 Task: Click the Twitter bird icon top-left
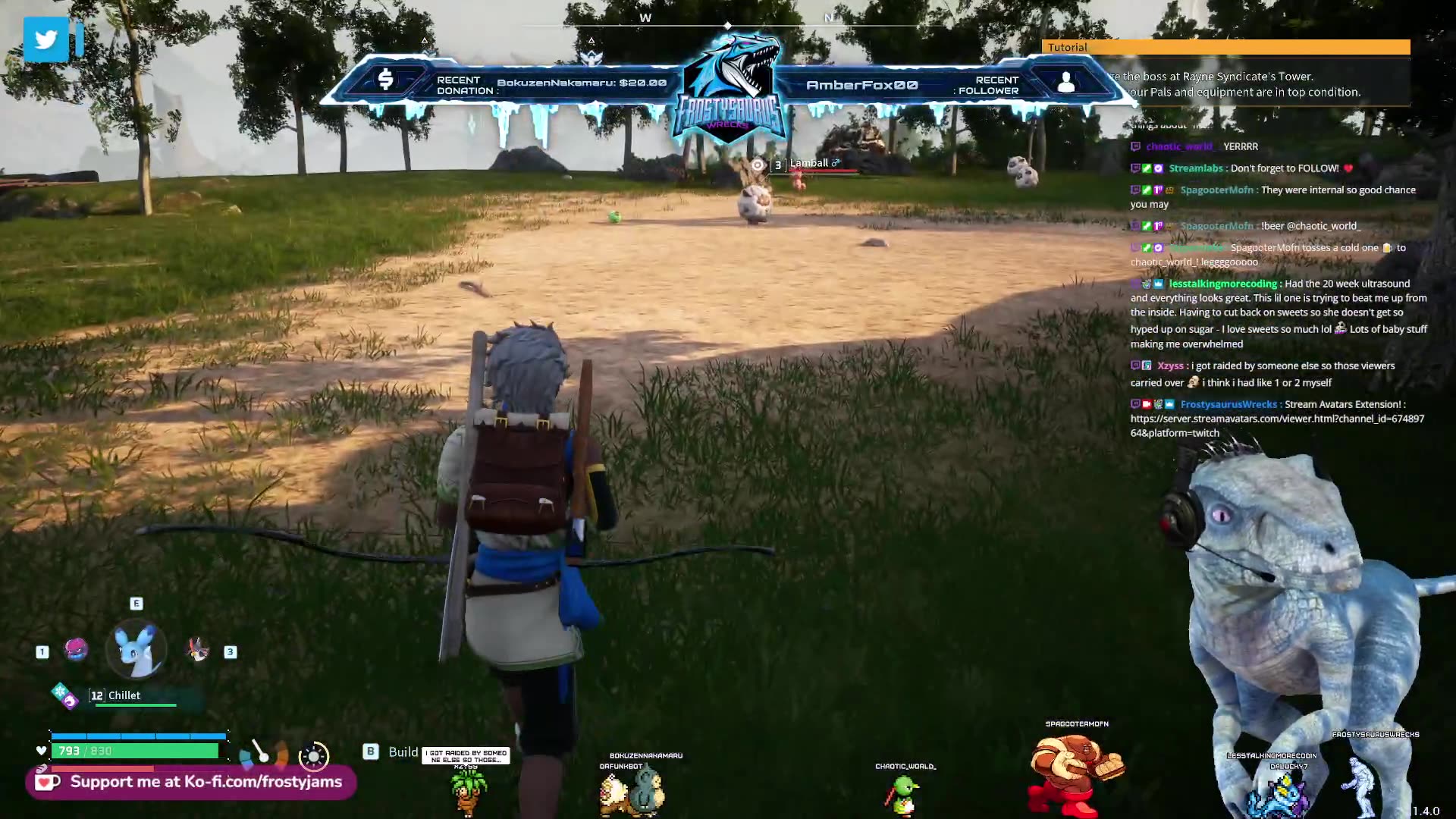pyautogui.click(x=47, y=39)
